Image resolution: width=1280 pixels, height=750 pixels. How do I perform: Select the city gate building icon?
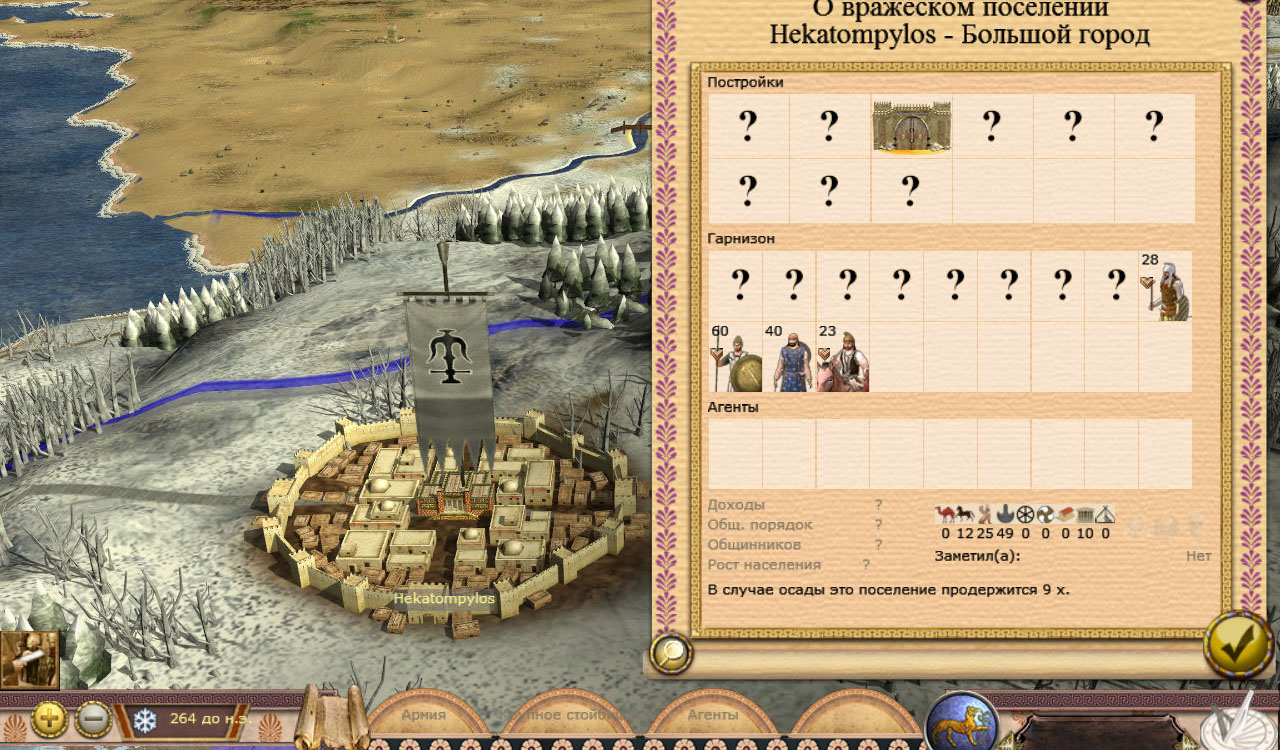click(x=910, y=126)
